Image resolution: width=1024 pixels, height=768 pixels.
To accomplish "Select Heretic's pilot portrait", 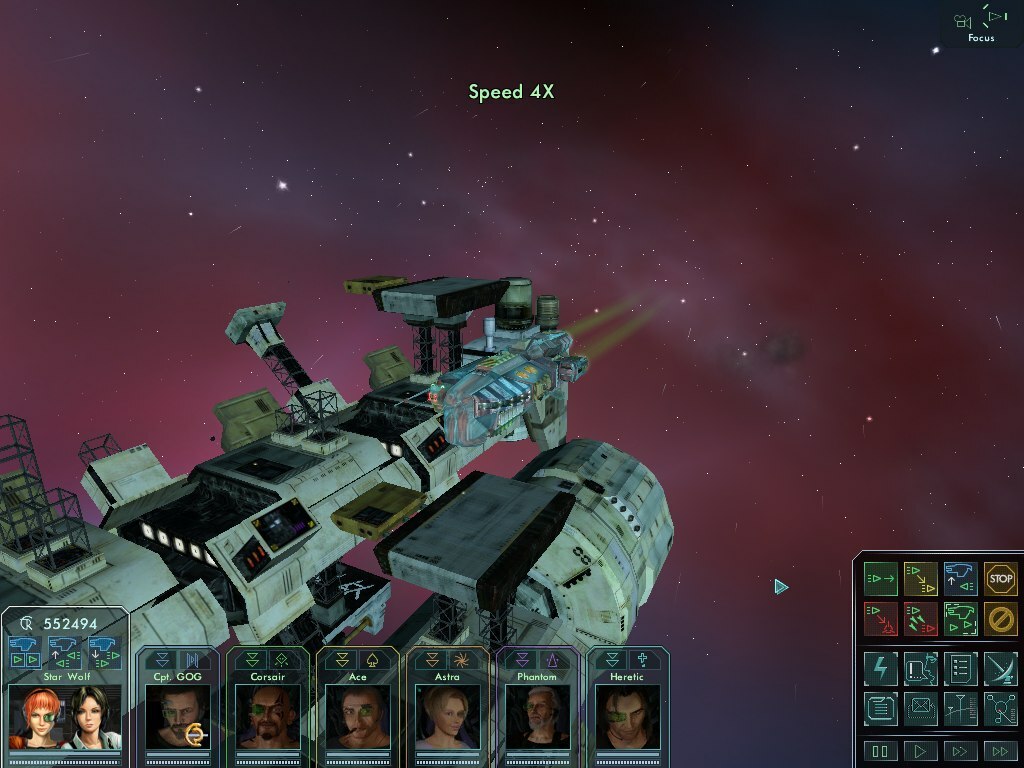I will pos(627,716).
